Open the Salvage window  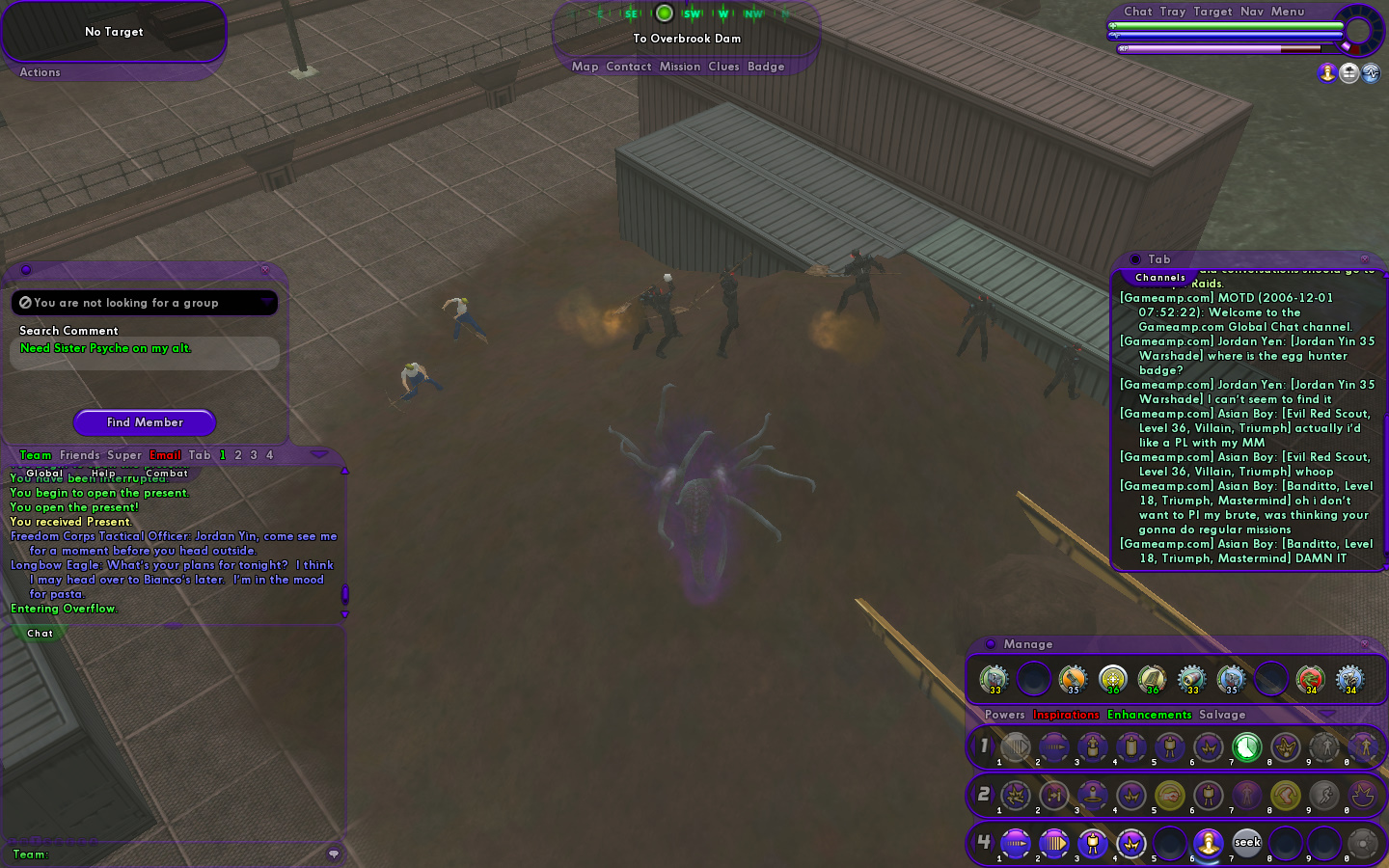pyautogui.click(x=1222, y=715)
